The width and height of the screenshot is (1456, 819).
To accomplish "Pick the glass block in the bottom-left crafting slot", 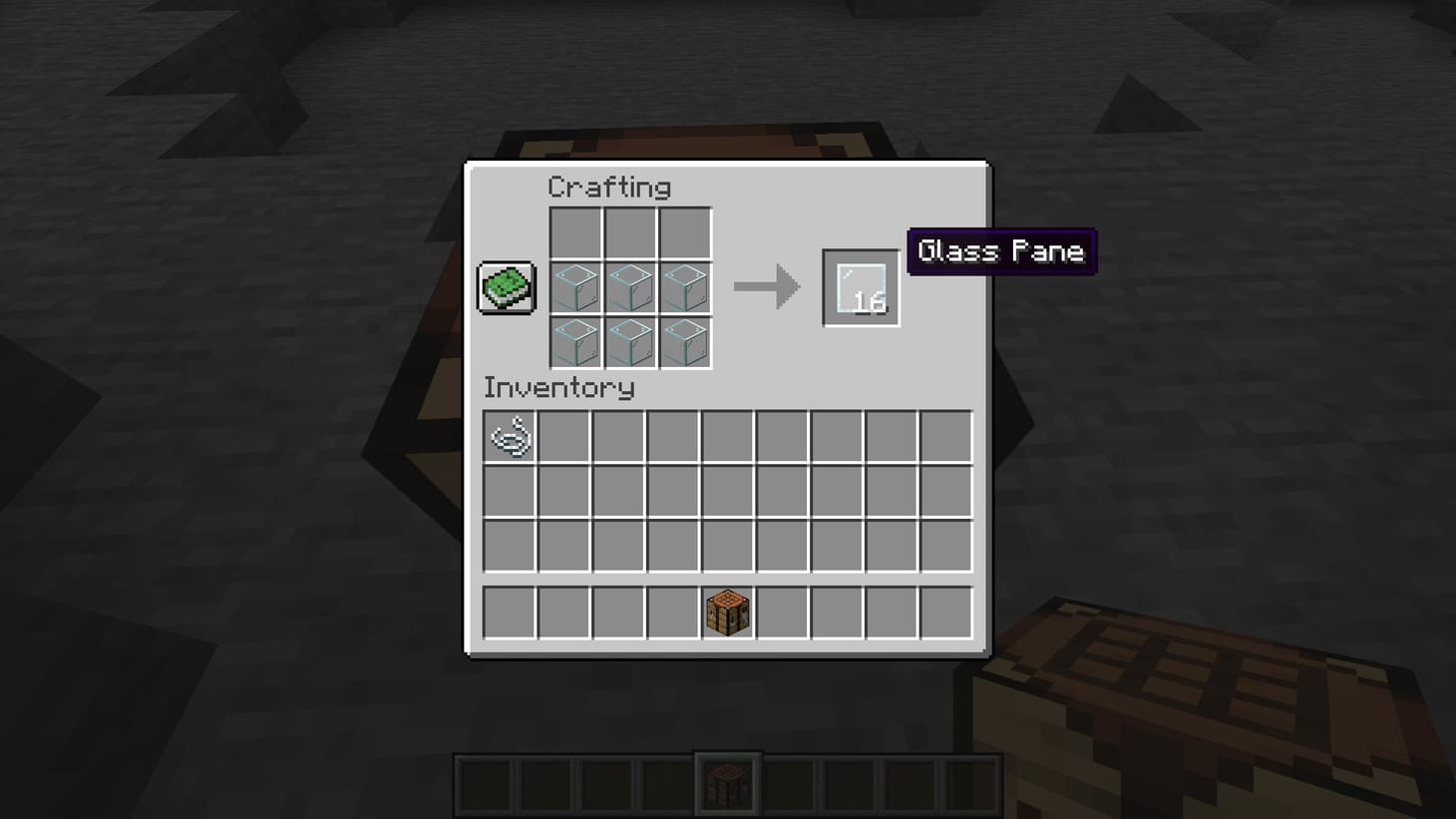I will (577, 340).
